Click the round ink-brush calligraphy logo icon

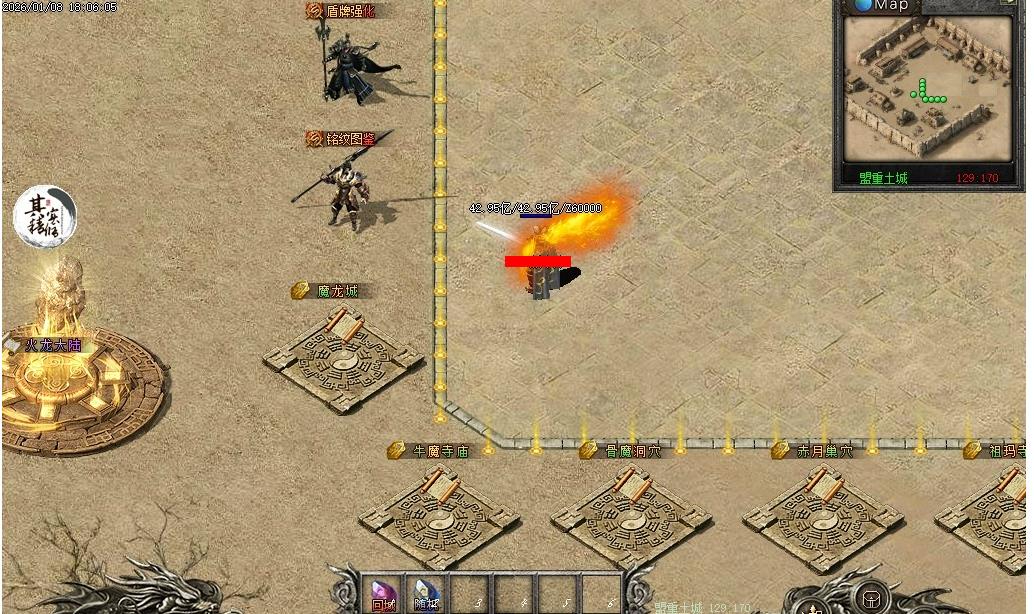44,217
